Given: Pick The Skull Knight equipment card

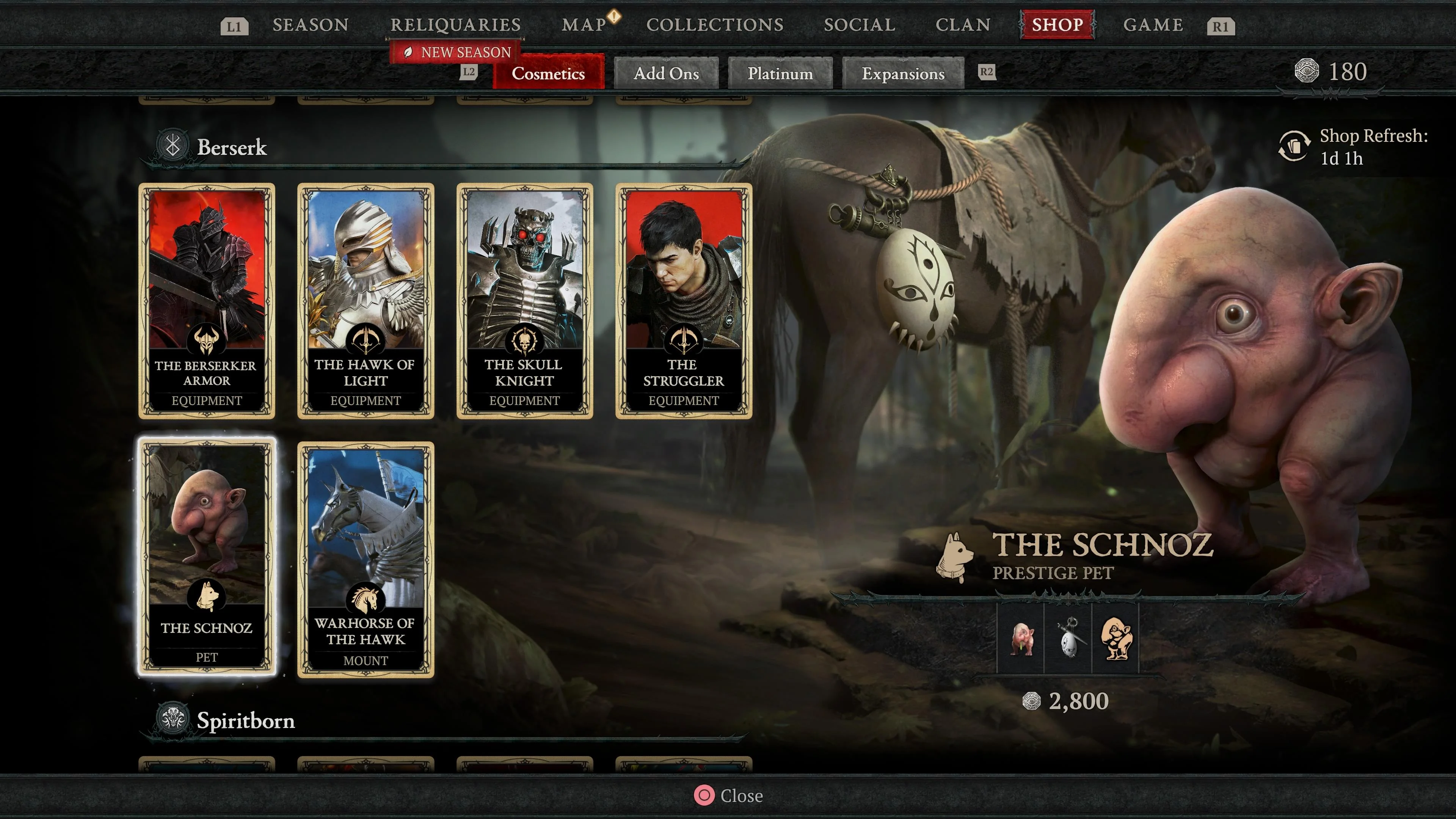Looking at the screenshot, I should (x=524, y=301).
